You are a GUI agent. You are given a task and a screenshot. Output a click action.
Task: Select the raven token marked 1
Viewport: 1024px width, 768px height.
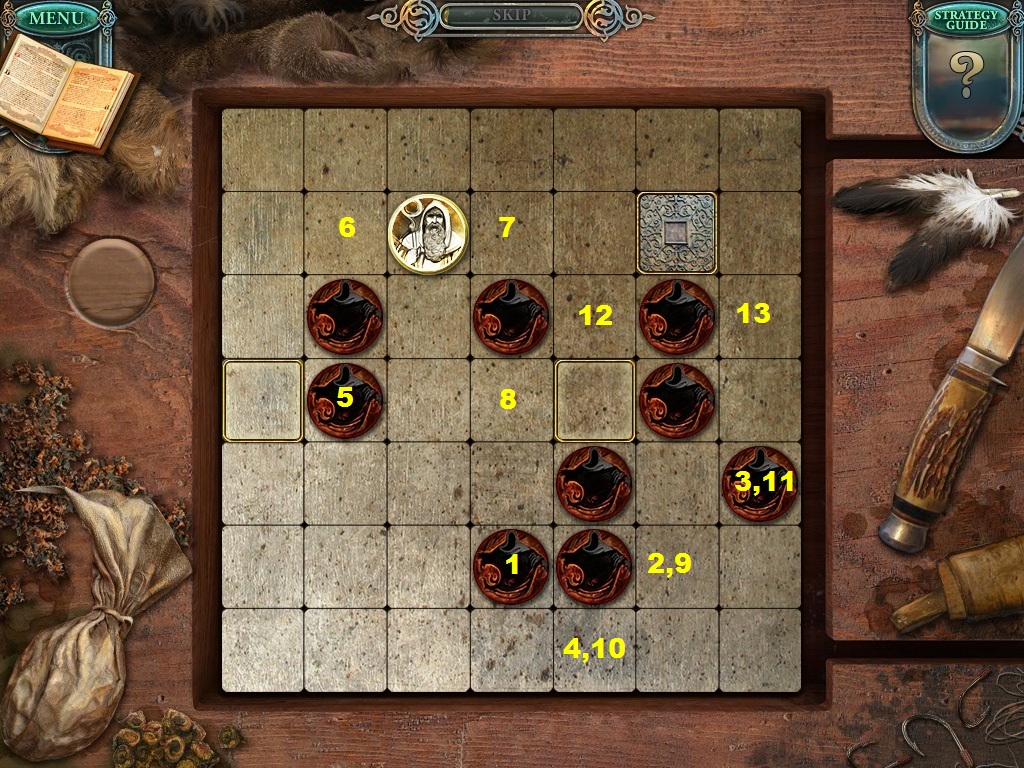click(x=511, y=566)
